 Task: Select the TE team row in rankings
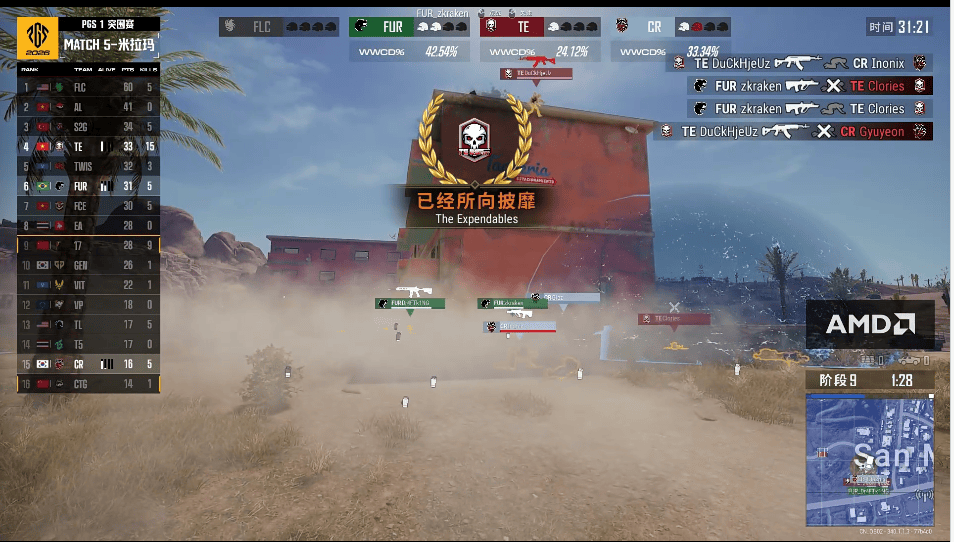88,146
